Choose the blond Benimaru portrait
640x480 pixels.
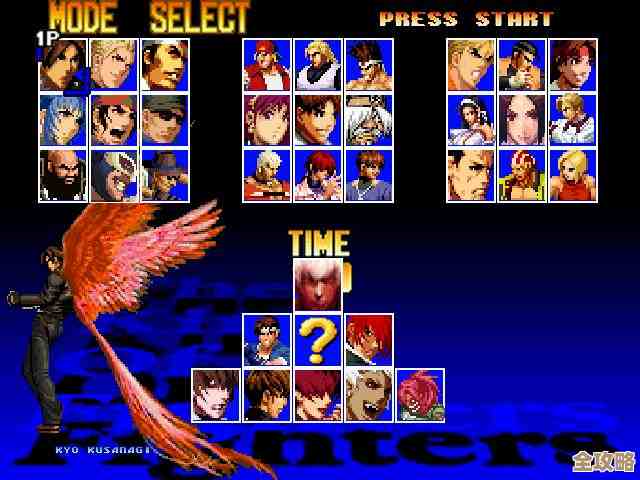tap(114, 65)
